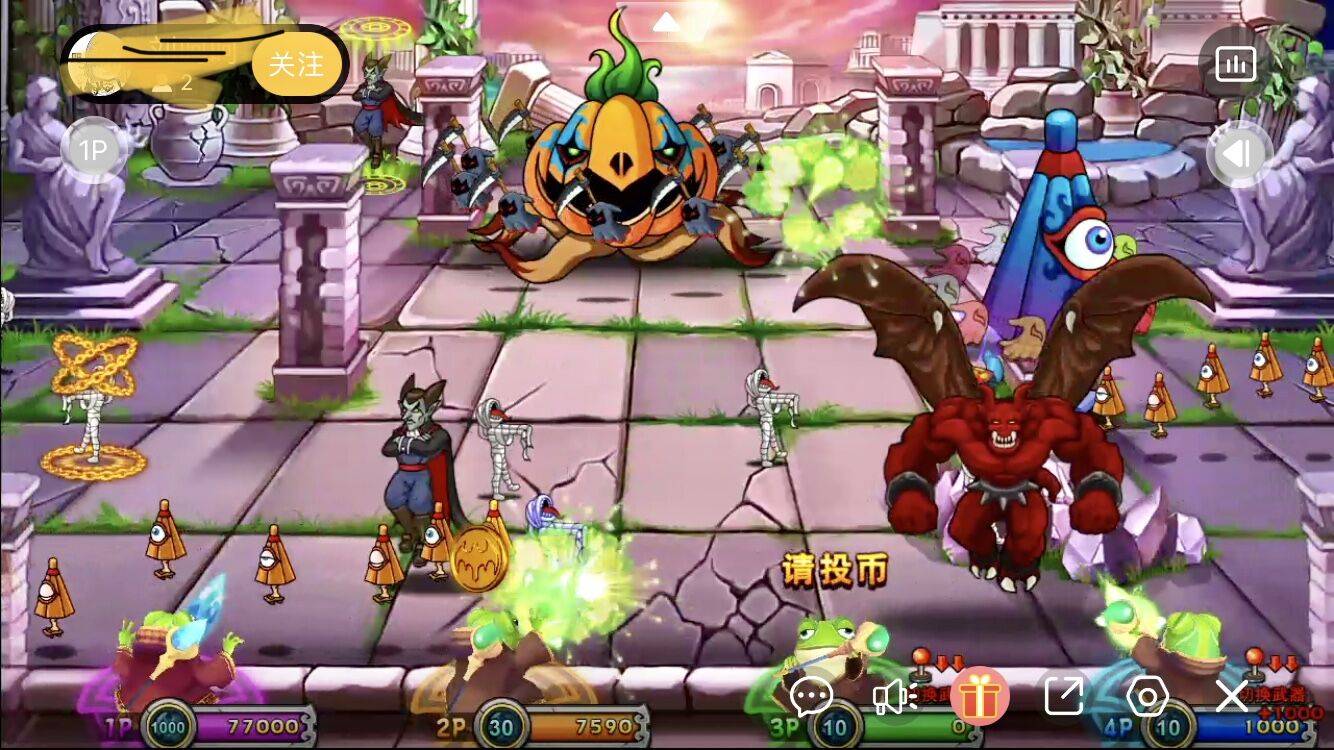Open the chat bubble icon

811,696
